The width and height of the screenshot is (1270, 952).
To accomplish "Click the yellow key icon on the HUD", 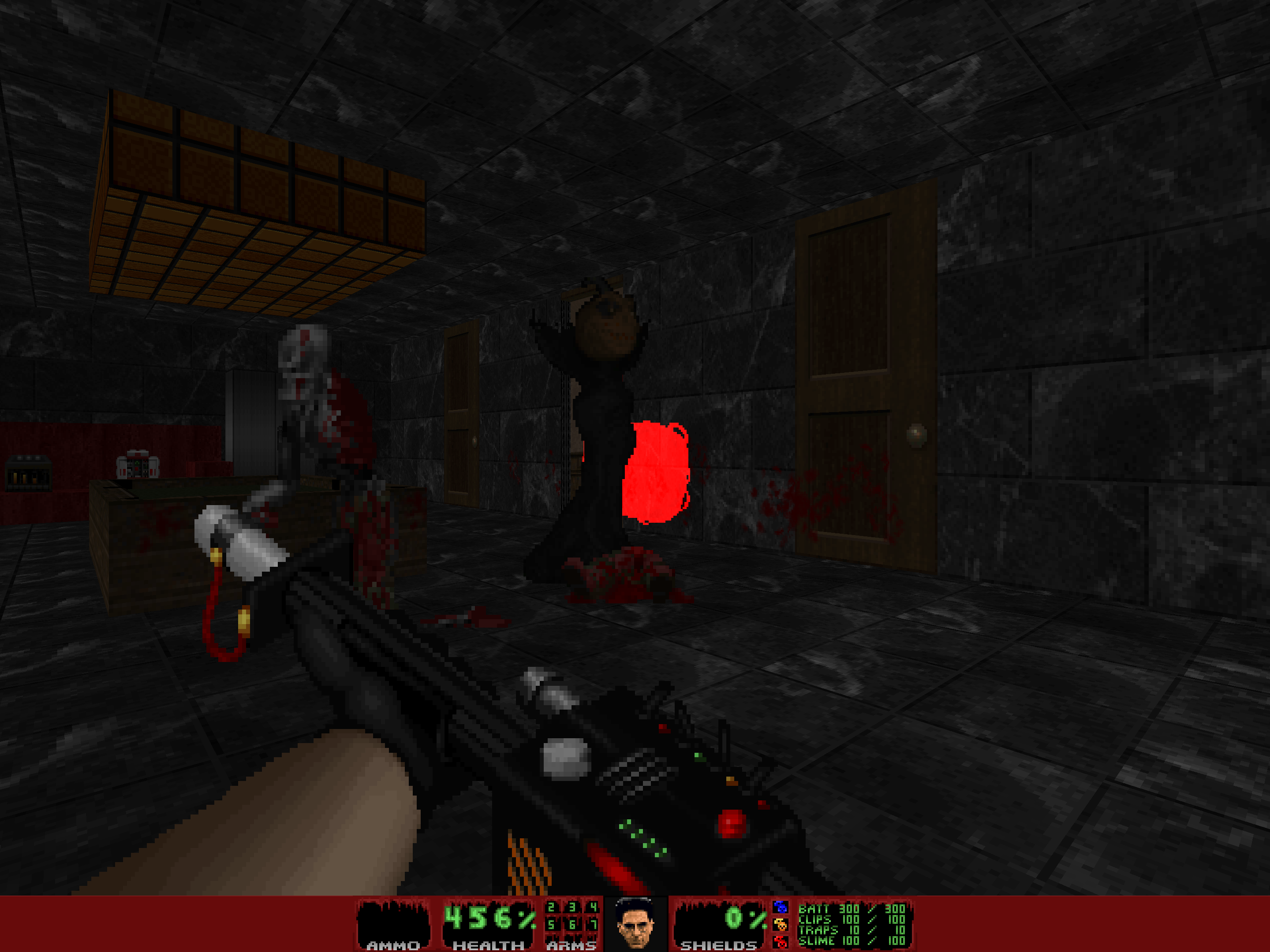I will 781,924.
